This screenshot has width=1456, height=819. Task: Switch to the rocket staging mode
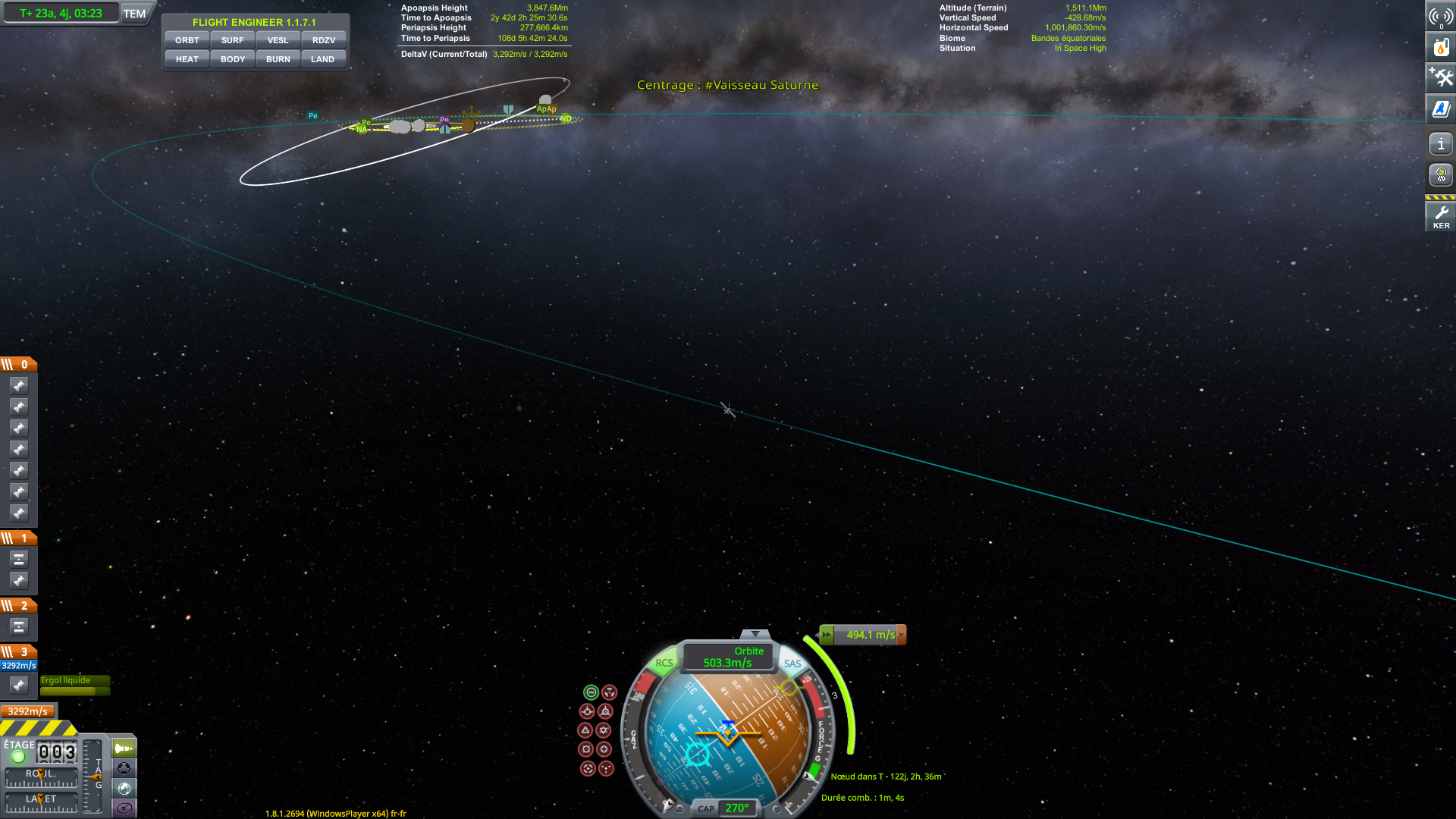point(124,748)
